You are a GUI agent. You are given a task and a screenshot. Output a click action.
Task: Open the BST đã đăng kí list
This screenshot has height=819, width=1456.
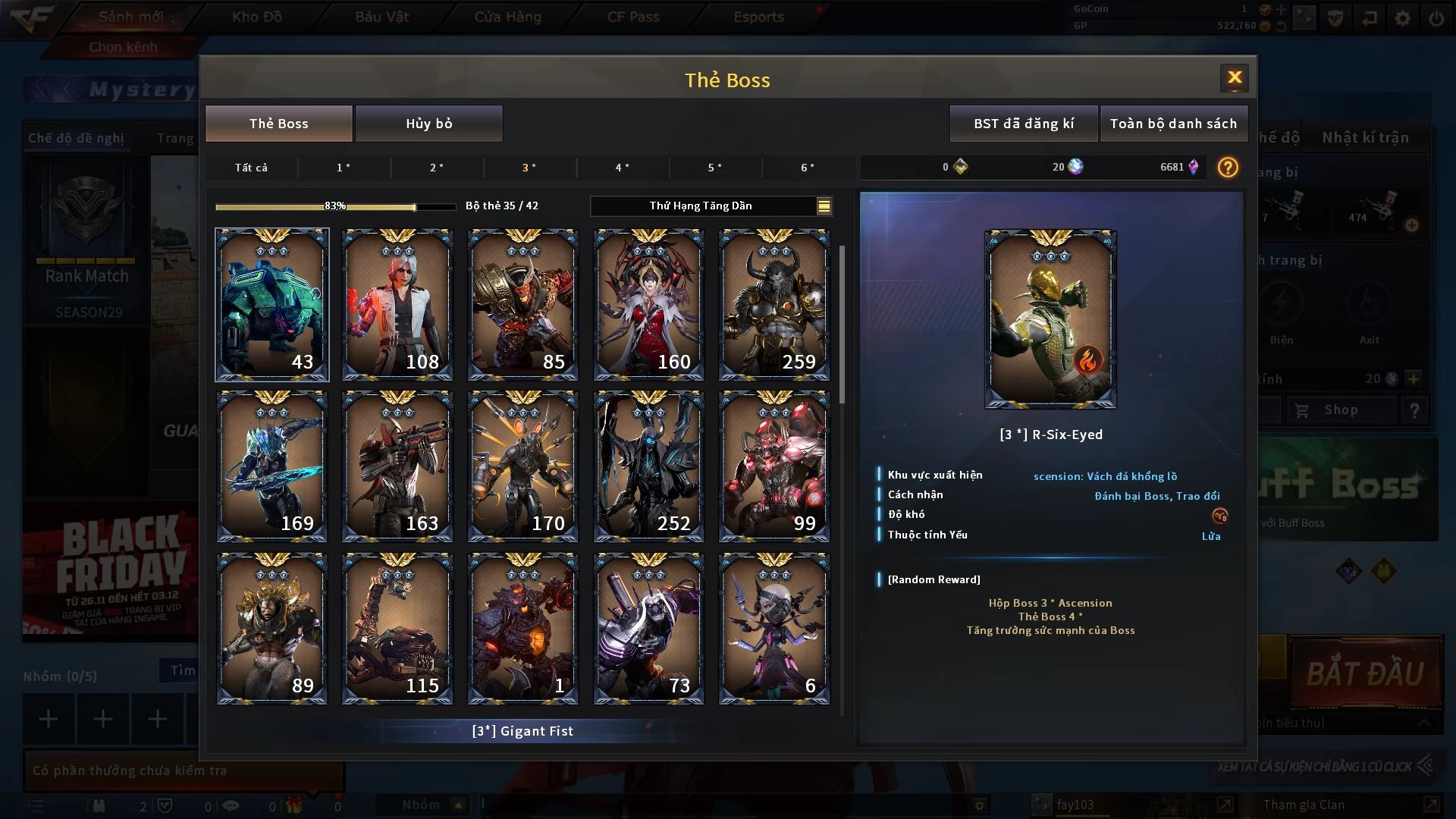(1024, 124)
